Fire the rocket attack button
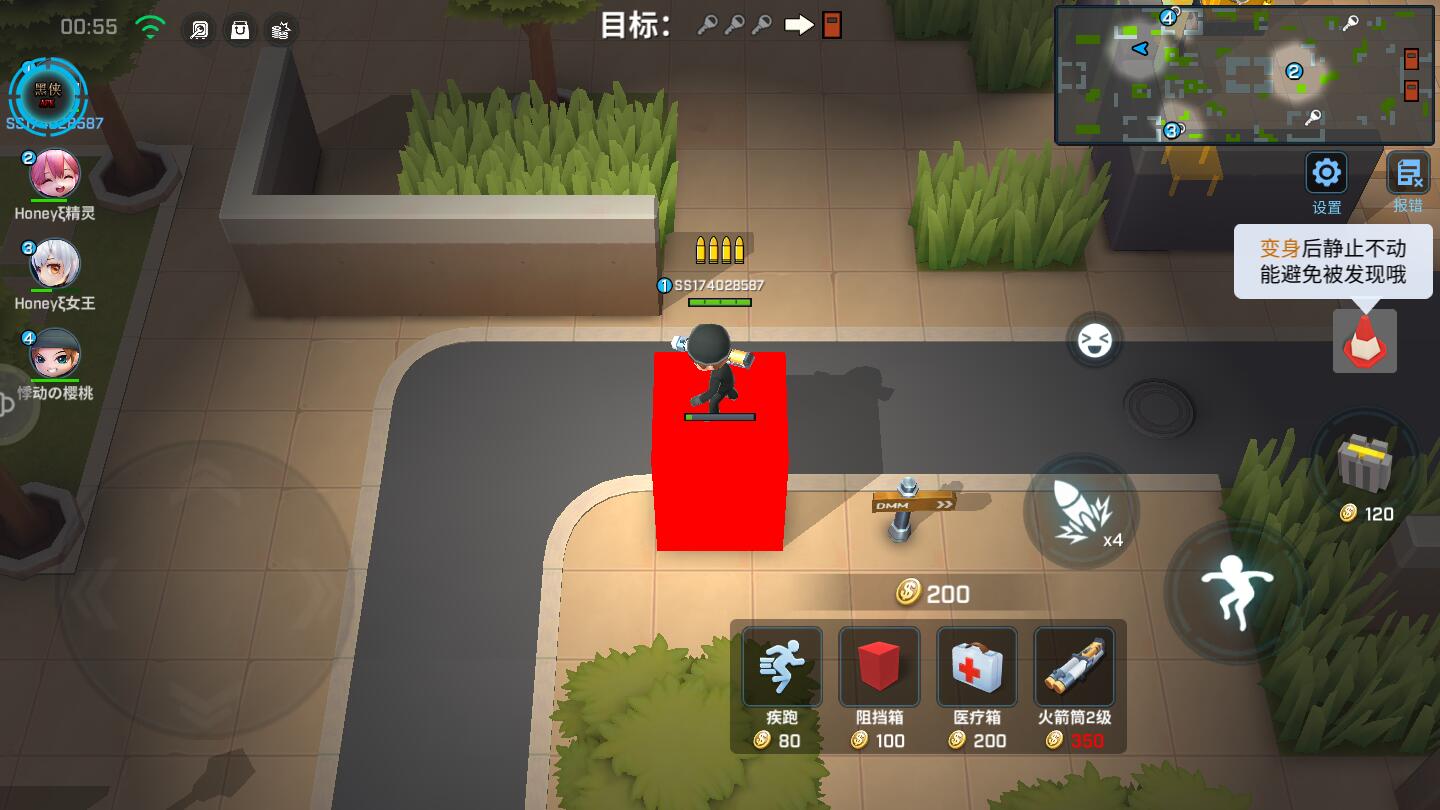 pos(1081,511)
